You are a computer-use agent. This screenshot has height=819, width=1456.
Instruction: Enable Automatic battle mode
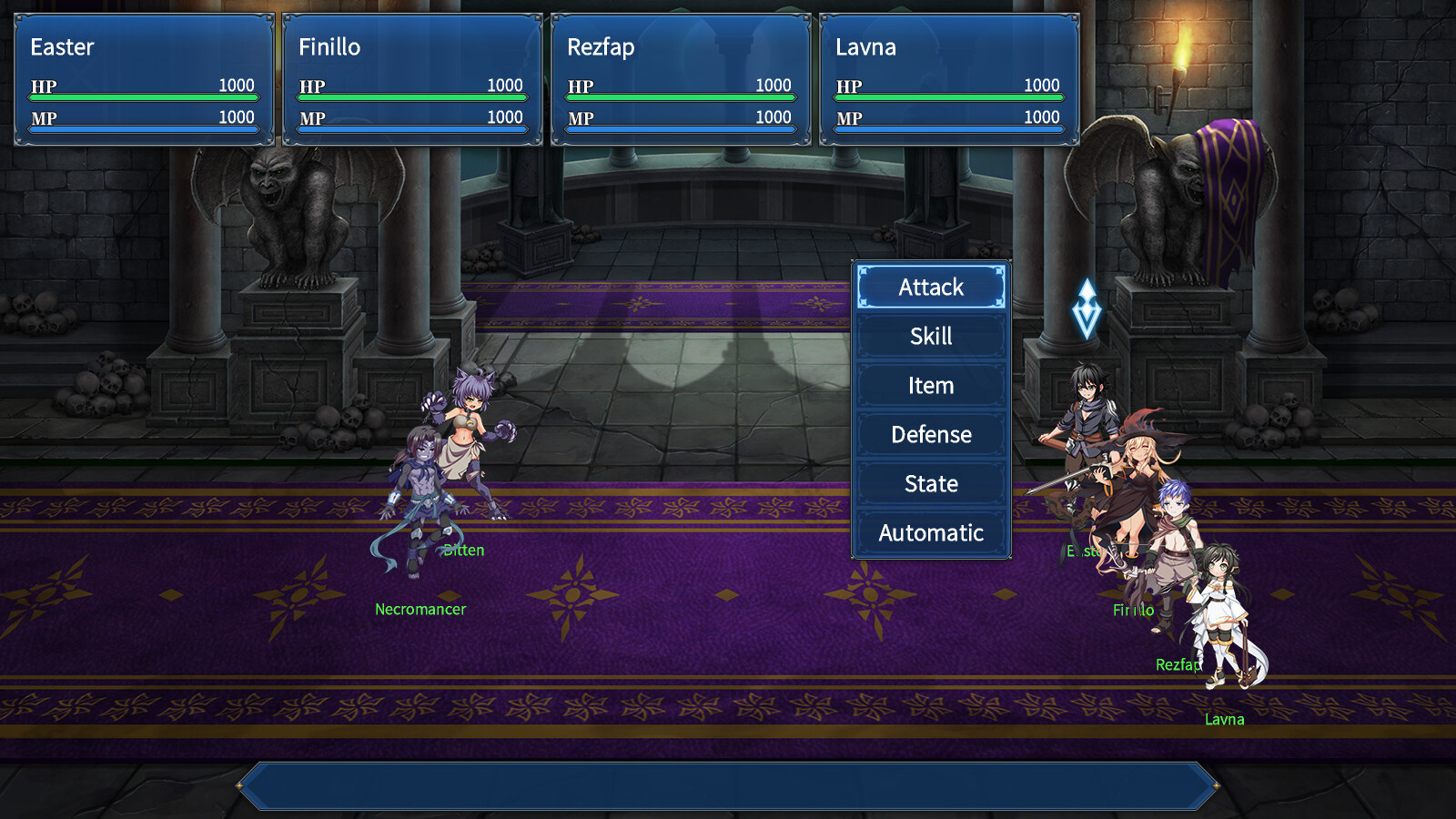pos(930,532)
